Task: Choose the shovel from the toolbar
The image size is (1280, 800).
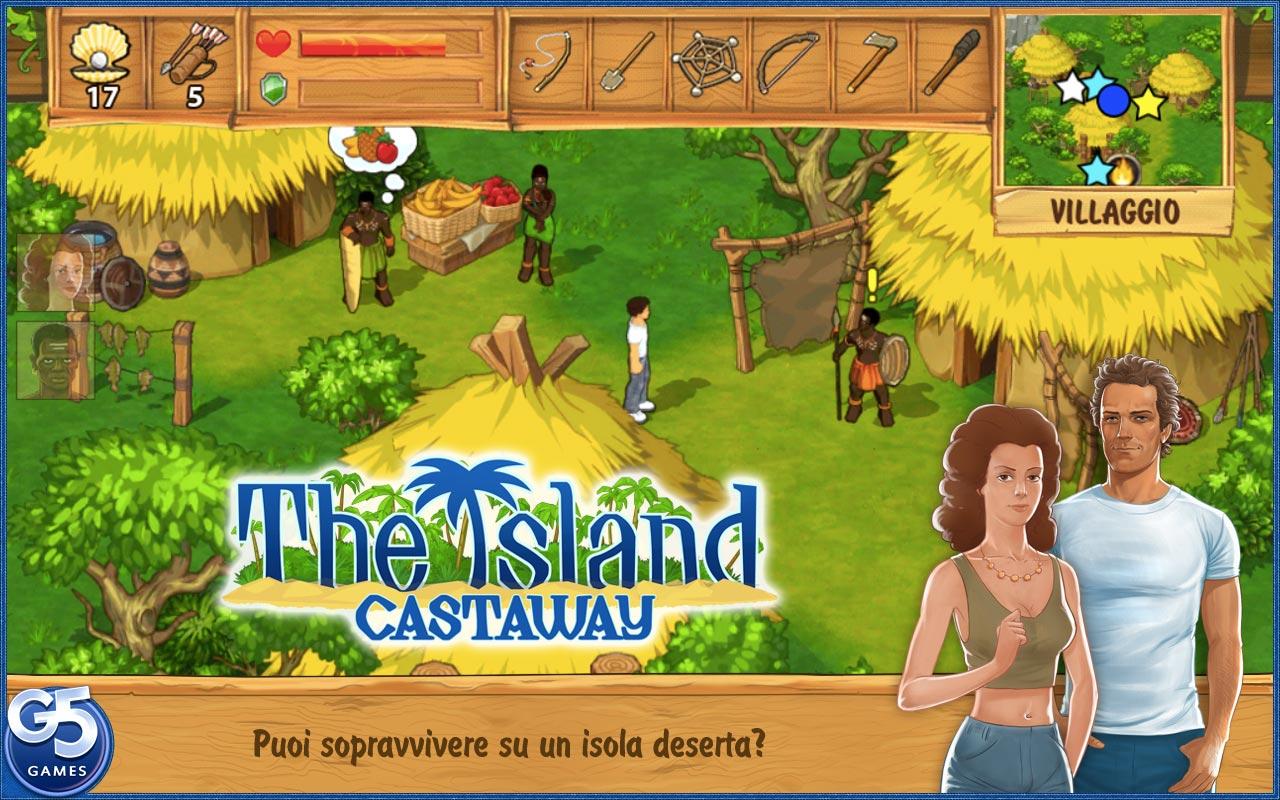Action: (627, 62)
